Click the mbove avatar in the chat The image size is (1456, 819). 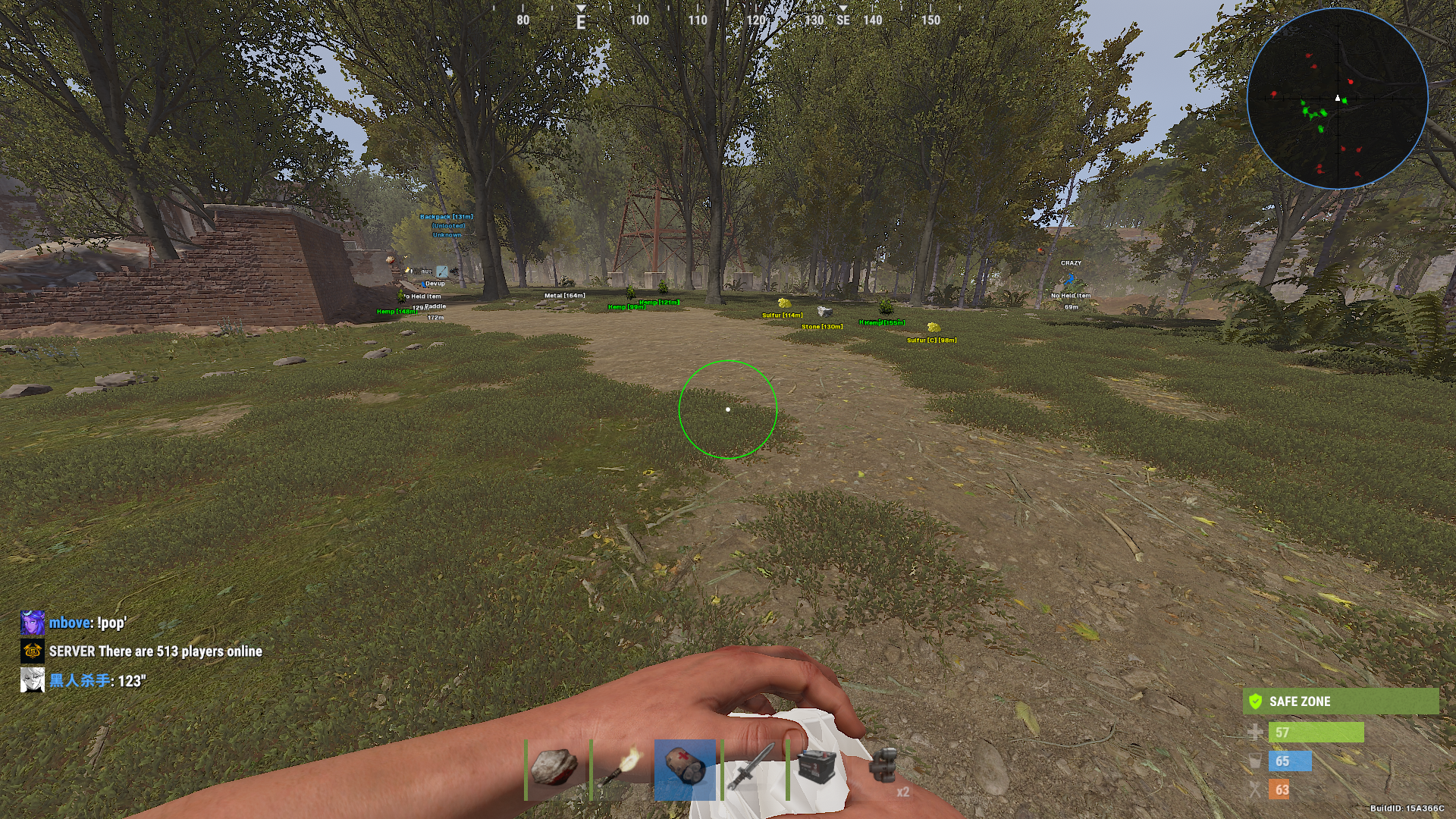[31, 623]
